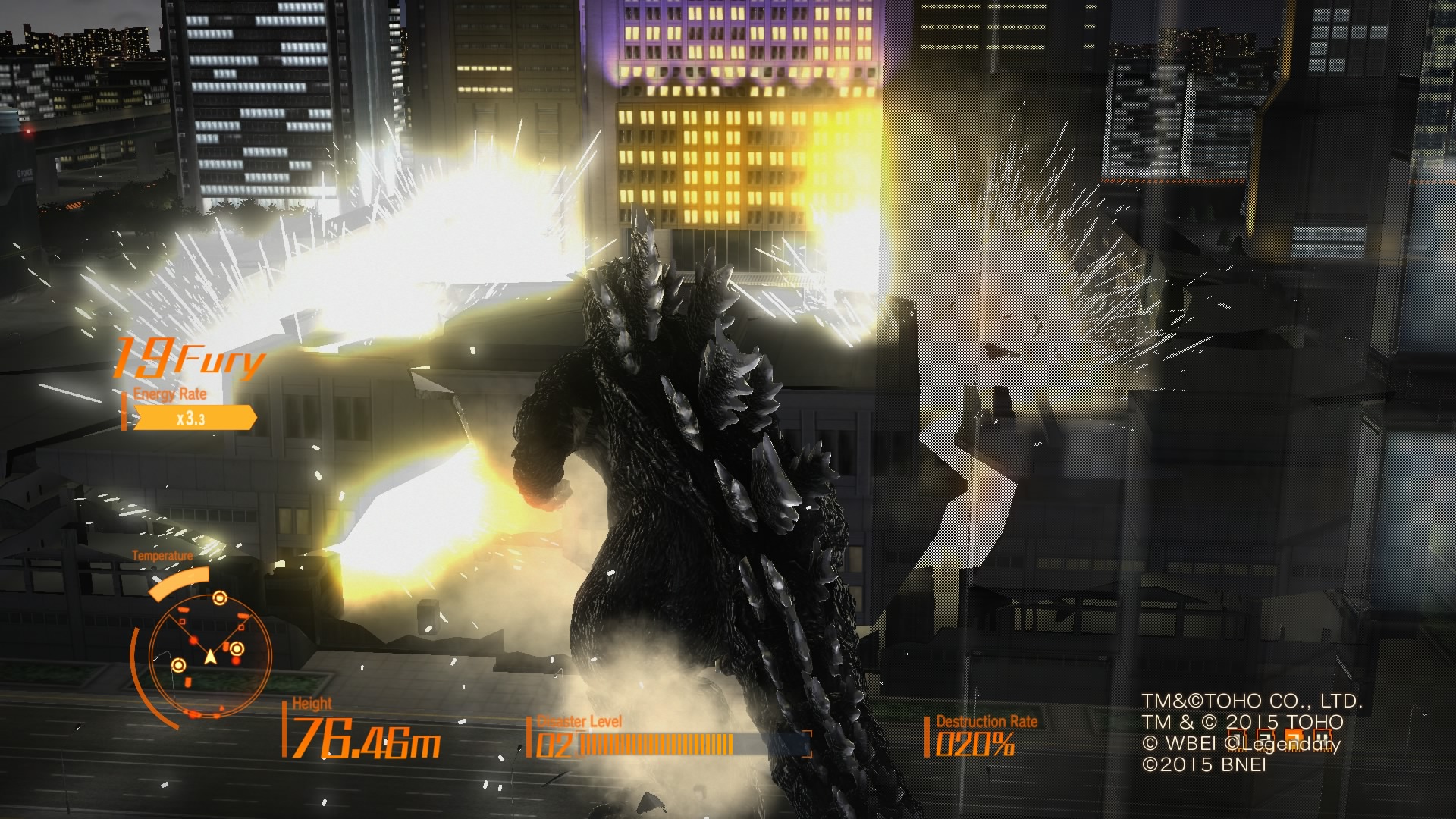1456x819 pixels.
Task: Click the first square indicator icon near Legendary
Action: tap(1237, 739)
